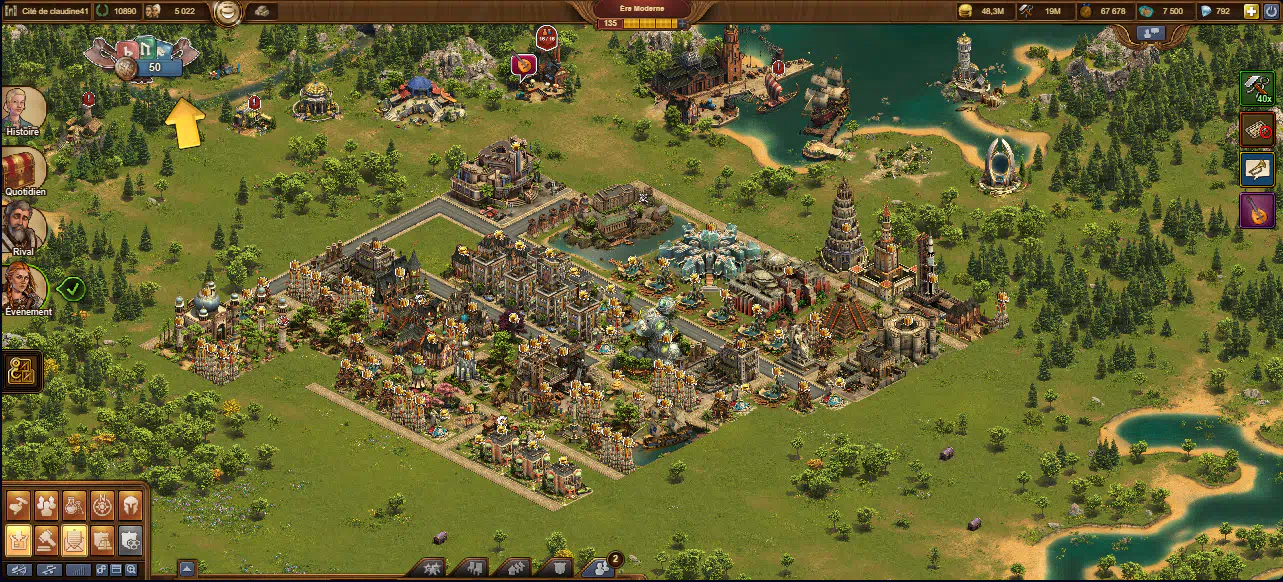1283x582 pixels.
Task: Select the Rival quest portrait
Action: [x=22, y=226]
